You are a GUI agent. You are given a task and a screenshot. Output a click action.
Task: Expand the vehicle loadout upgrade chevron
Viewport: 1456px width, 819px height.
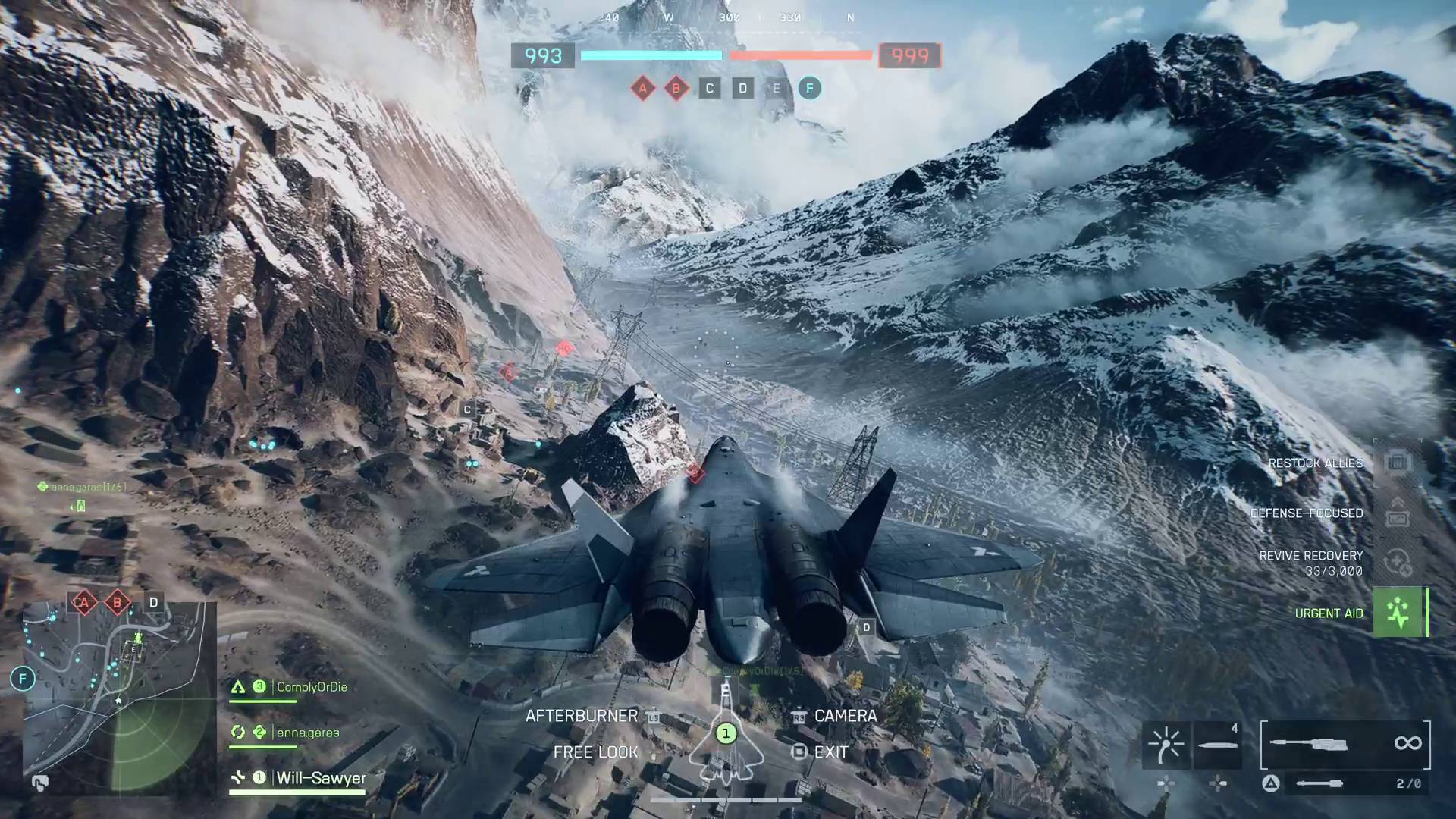1398,502
